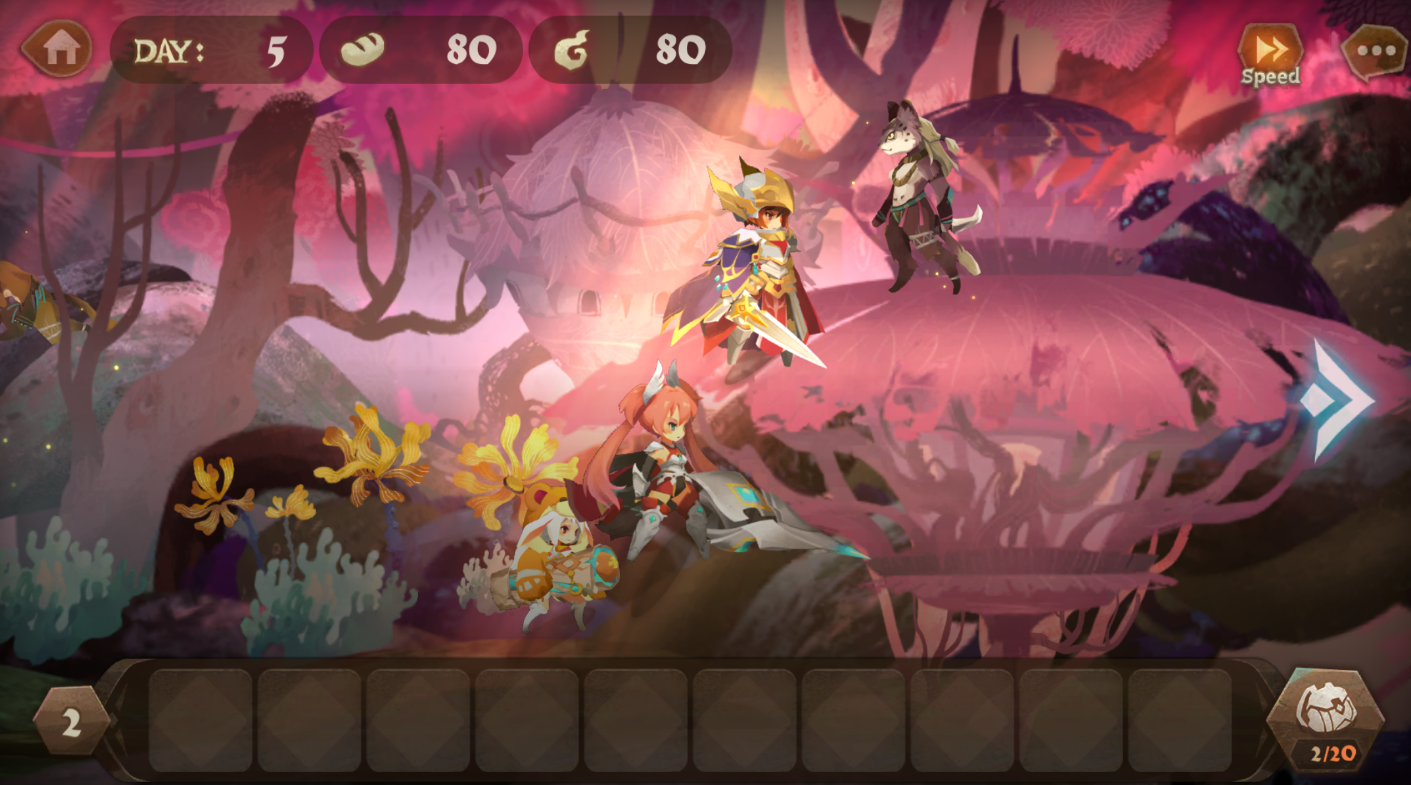Open the chat speech bubble menu
1411x785 pixels.
(x=1374, y=51)
